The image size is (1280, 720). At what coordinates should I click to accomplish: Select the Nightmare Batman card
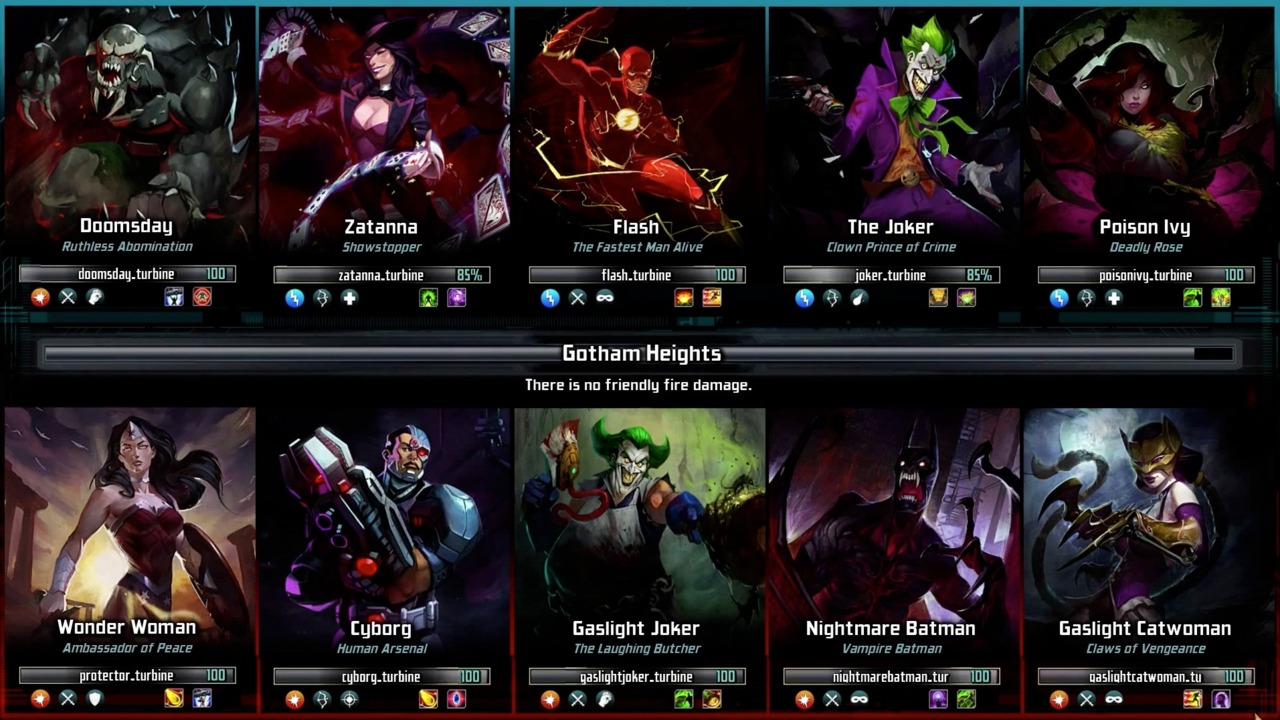pos(891,520)
